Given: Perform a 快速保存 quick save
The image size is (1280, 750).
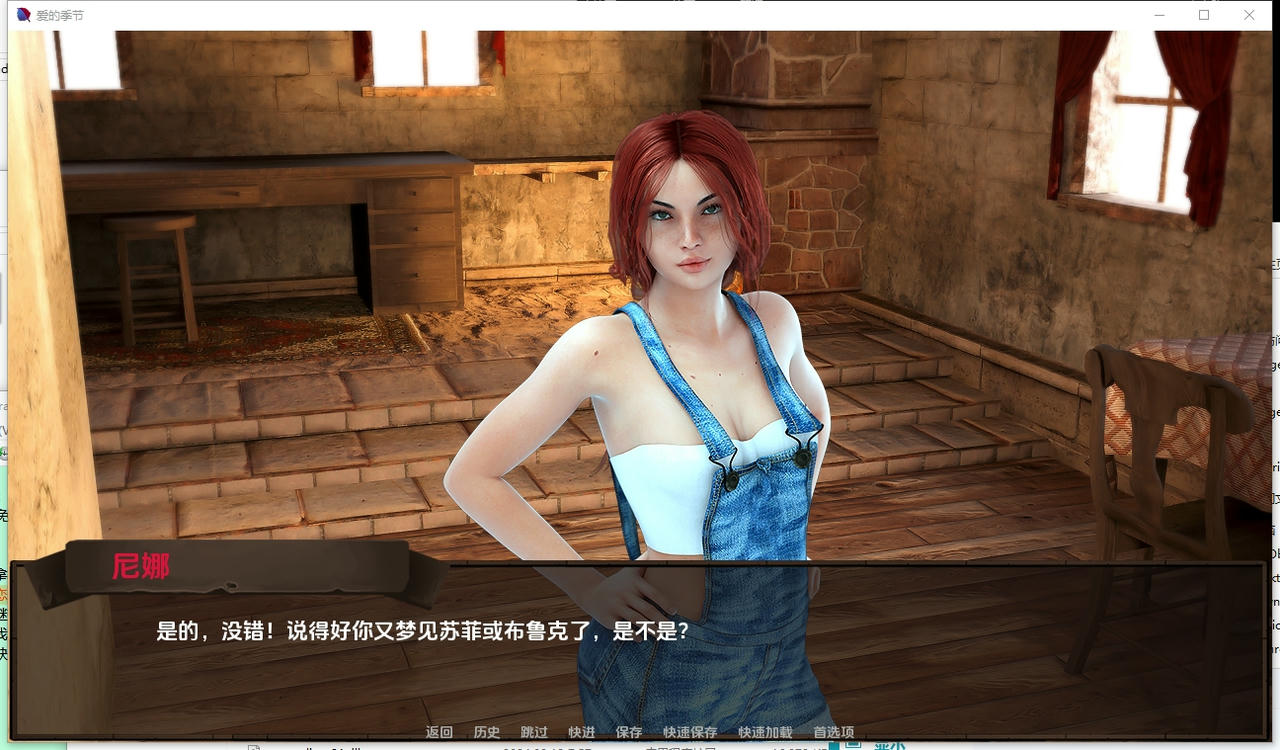Looking at the screenshot, I should [x=689, y=732].
